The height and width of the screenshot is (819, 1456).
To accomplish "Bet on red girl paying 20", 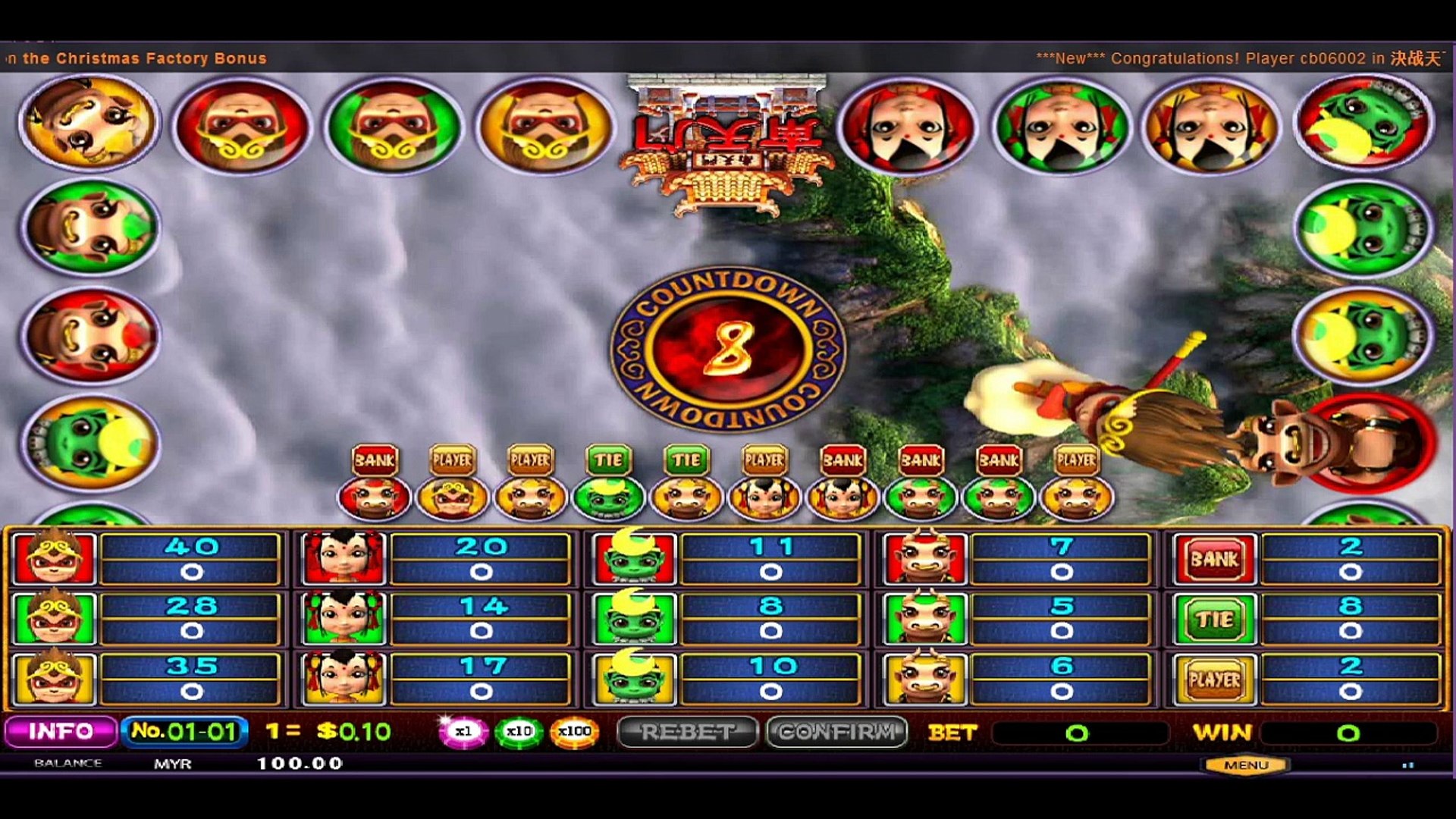I will pyautogui.click(x=344, y=559).
